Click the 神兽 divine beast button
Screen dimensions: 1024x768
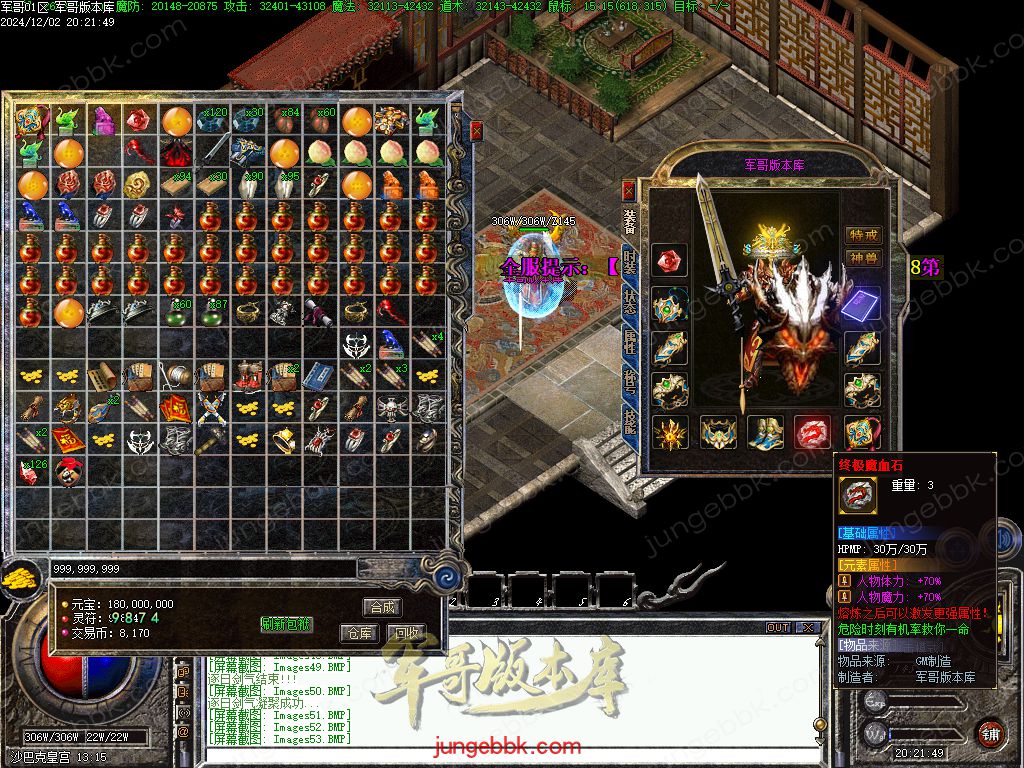point(863,258)
